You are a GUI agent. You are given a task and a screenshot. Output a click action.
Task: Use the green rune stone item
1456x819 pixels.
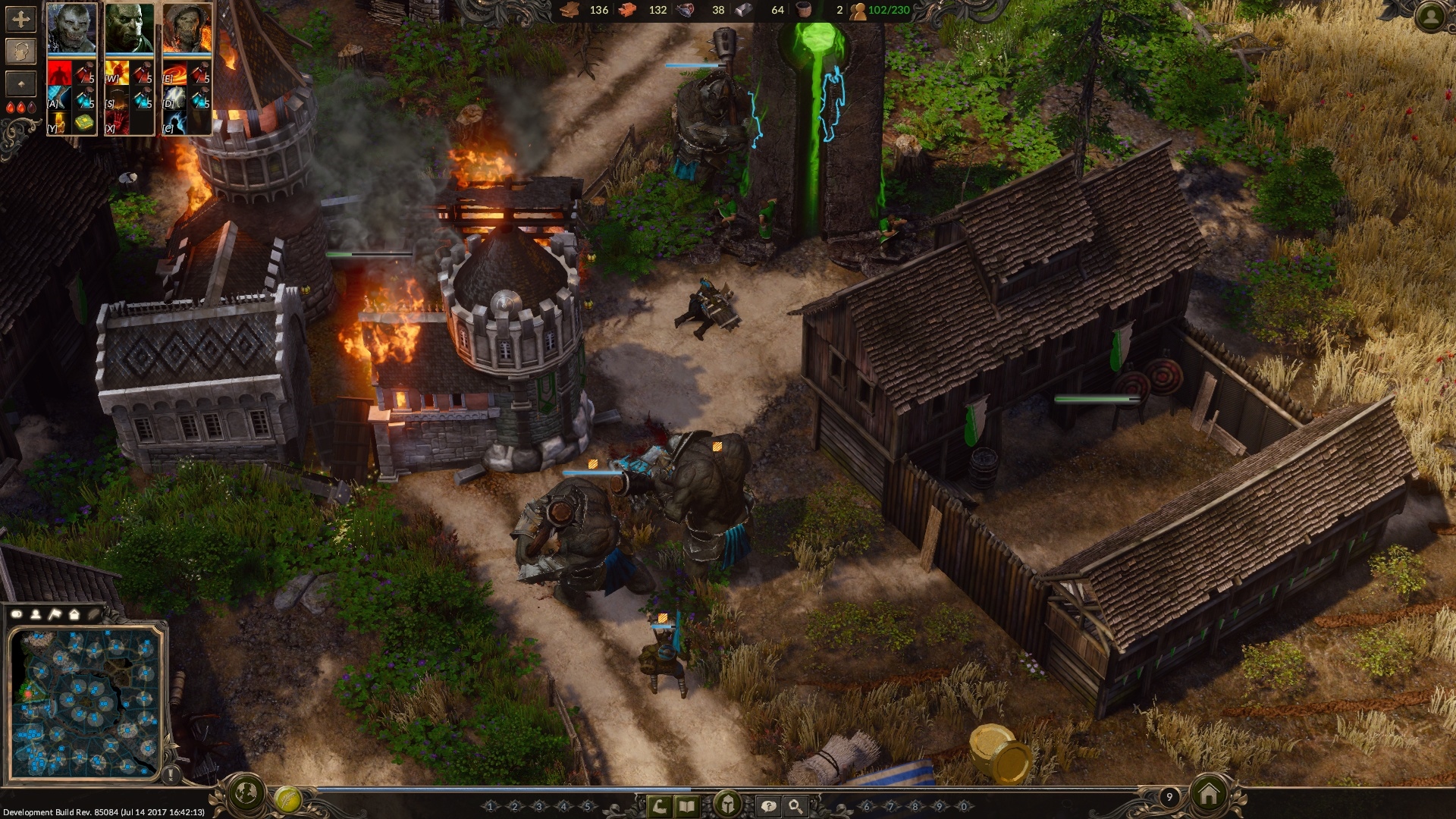click(x=84, y=122)
